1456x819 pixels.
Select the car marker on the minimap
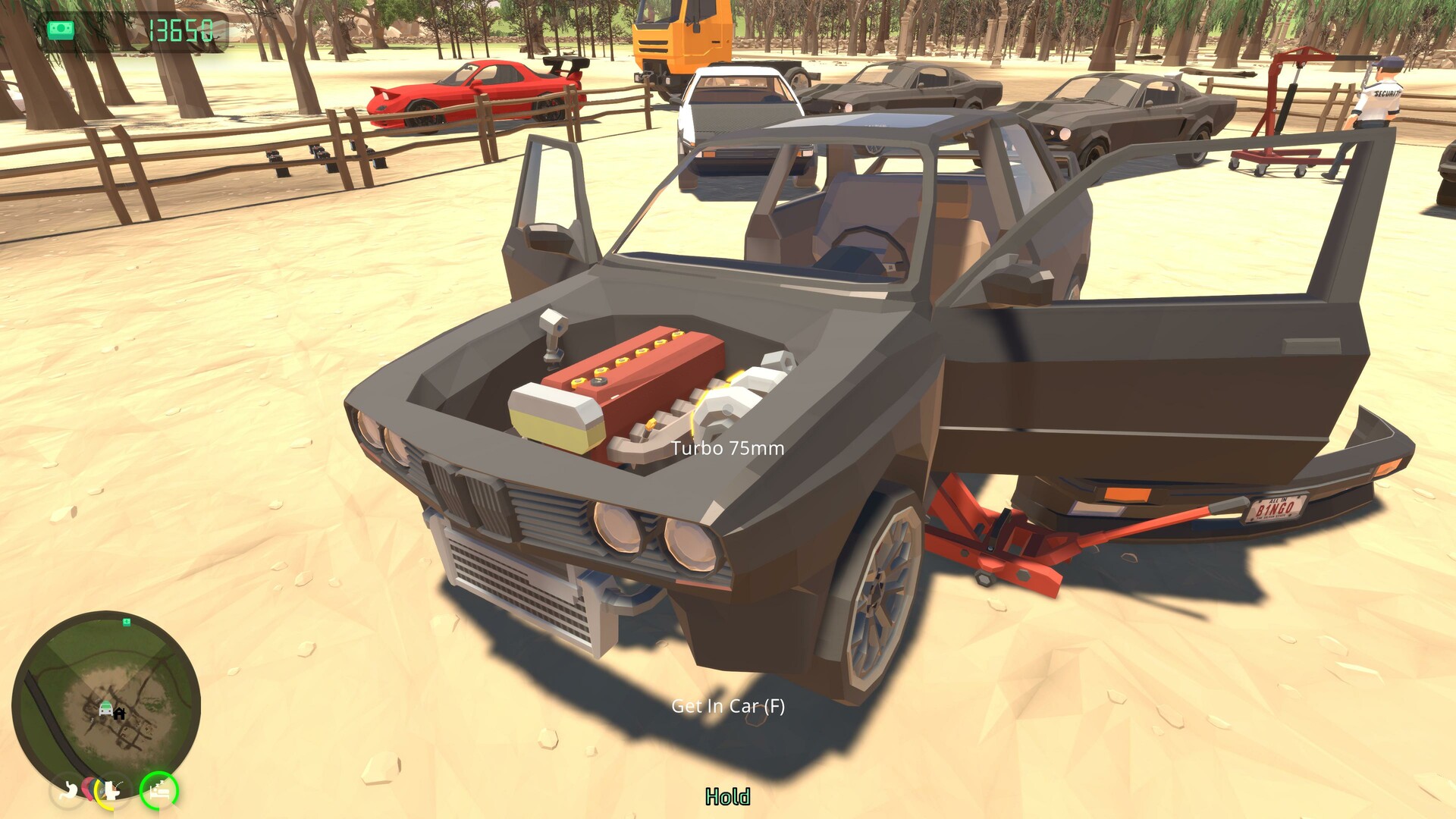click(x=105, y=709)
